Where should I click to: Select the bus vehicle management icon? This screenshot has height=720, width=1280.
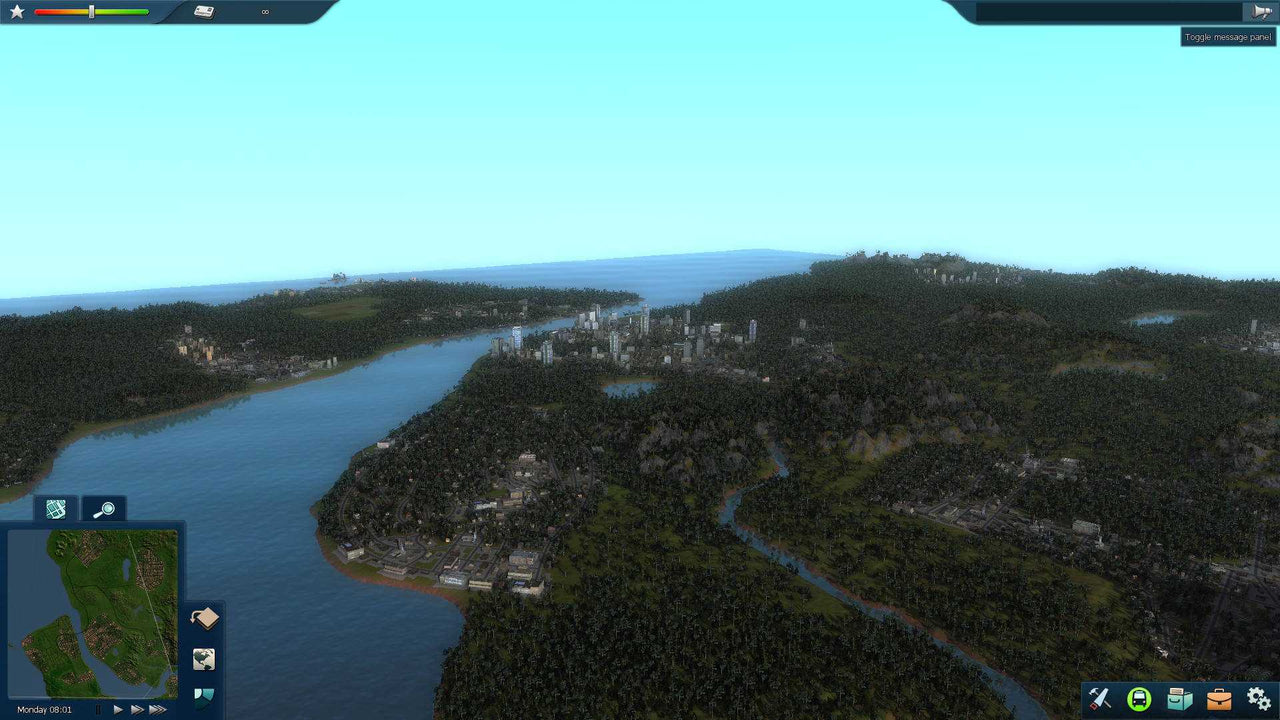click(x=1140, y=698)
